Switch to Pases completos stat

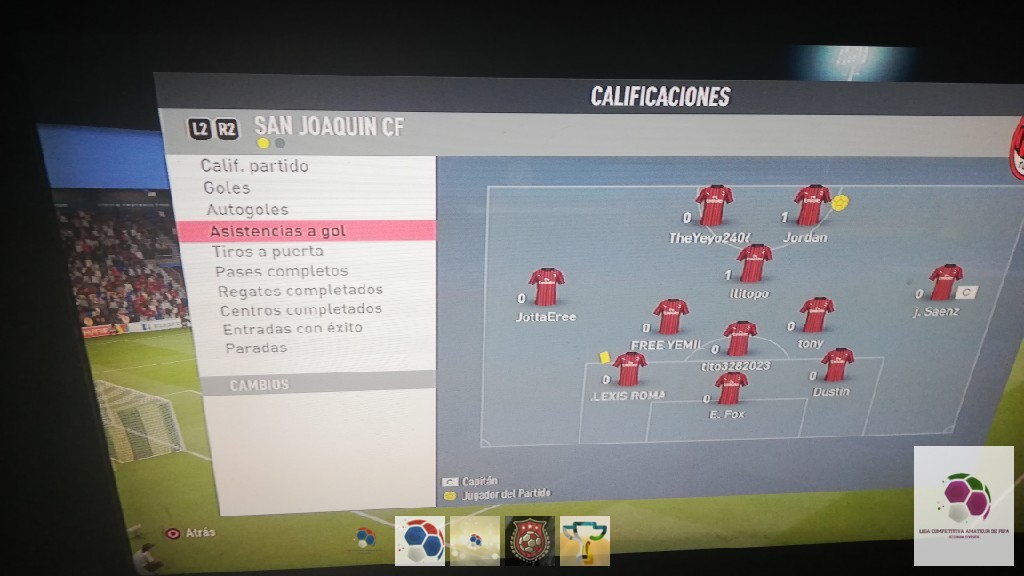tap(281, 271)
